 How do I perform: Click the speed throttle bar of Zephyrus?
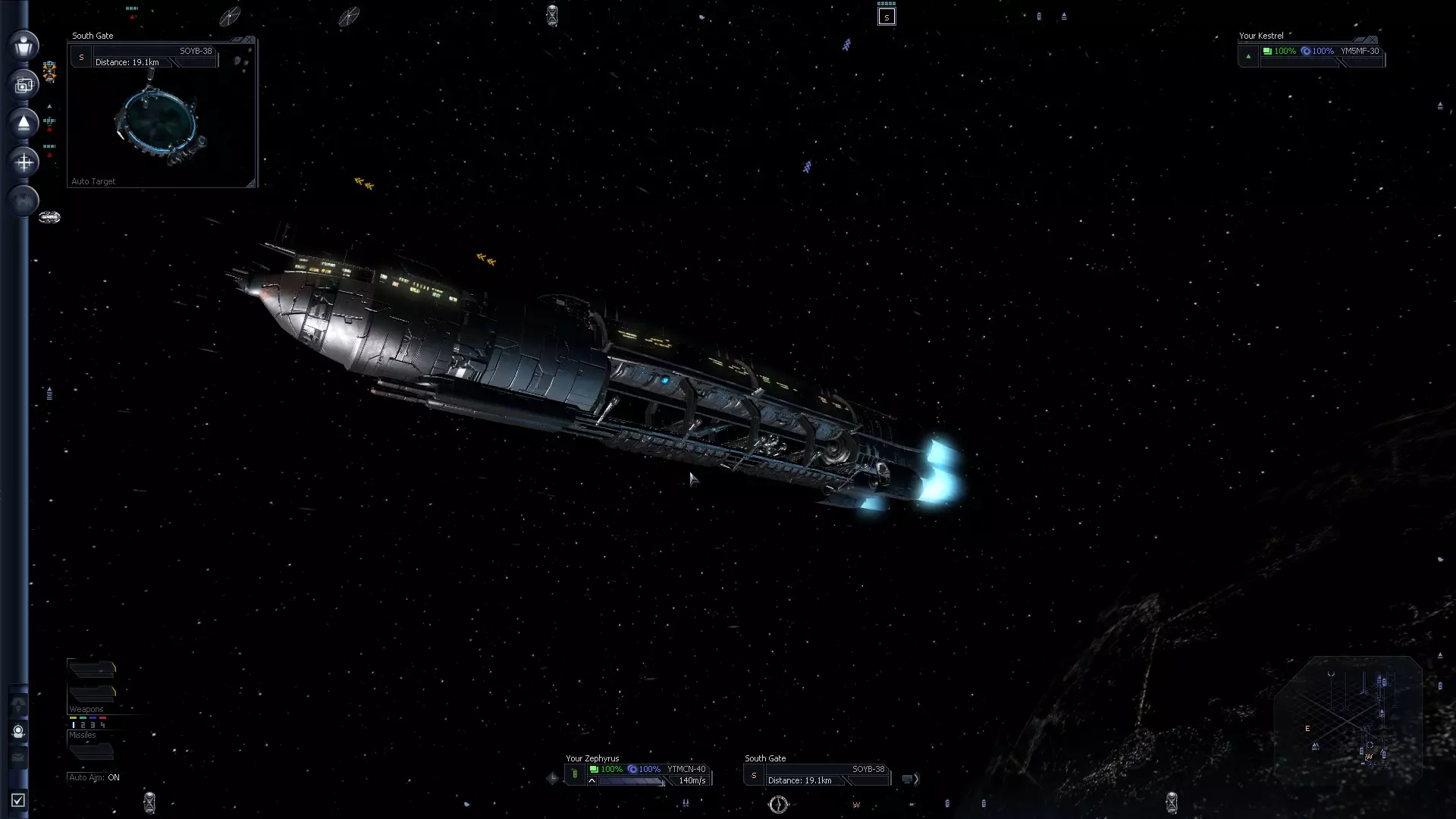pyautogui.click(x=631, y=781)
